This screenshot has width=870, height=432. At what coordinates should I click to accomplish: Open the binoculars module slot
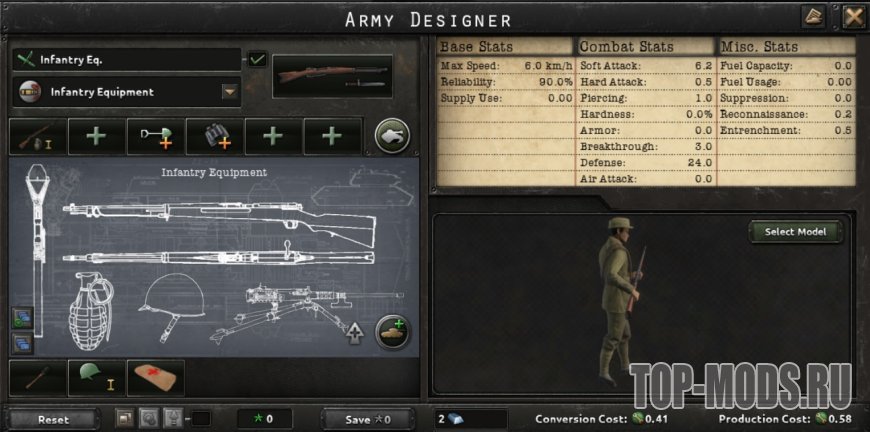(214, 137)
